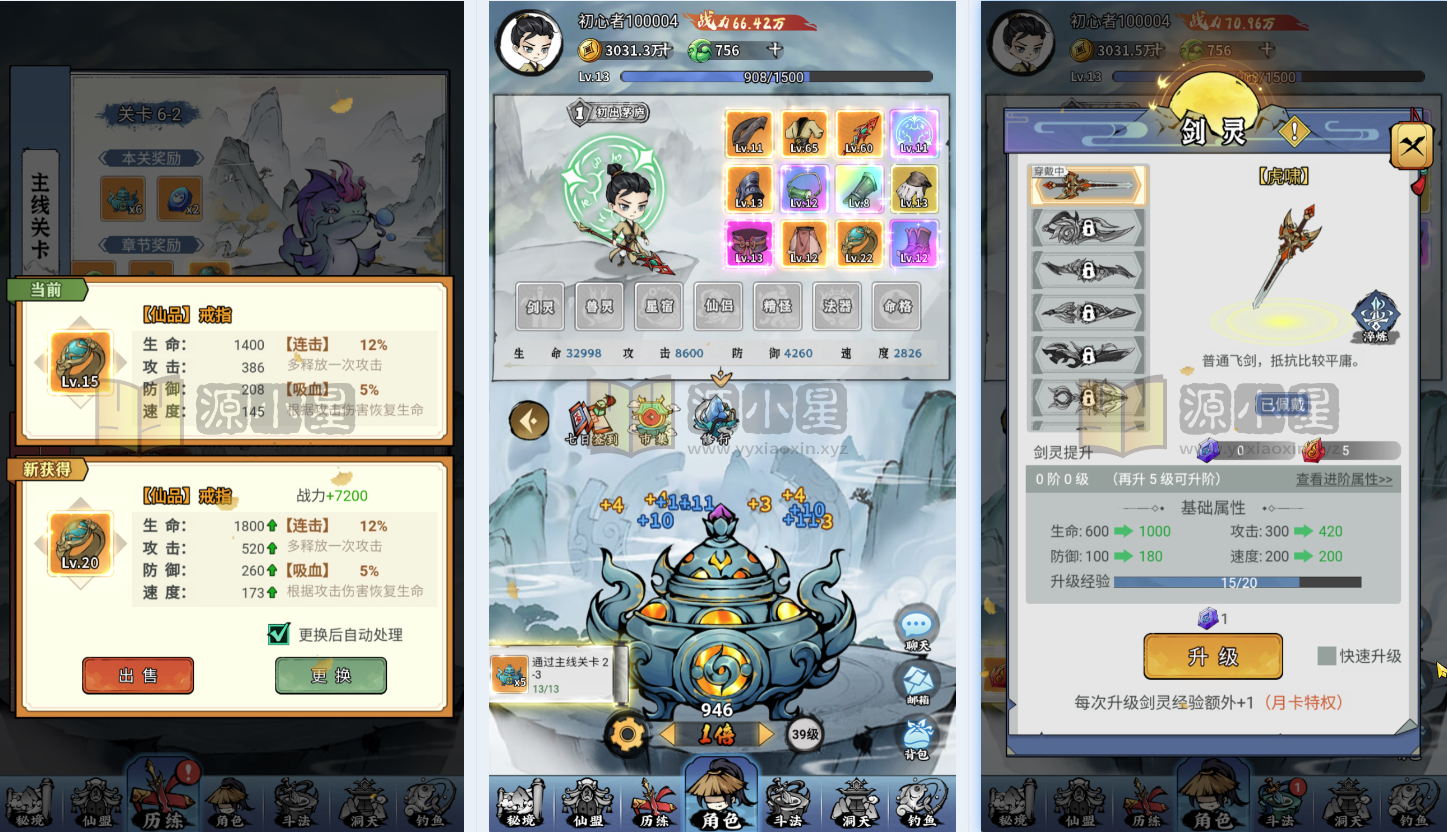
Task: Switch to the 兽灵 tab
Action: (x=598, y=306)
